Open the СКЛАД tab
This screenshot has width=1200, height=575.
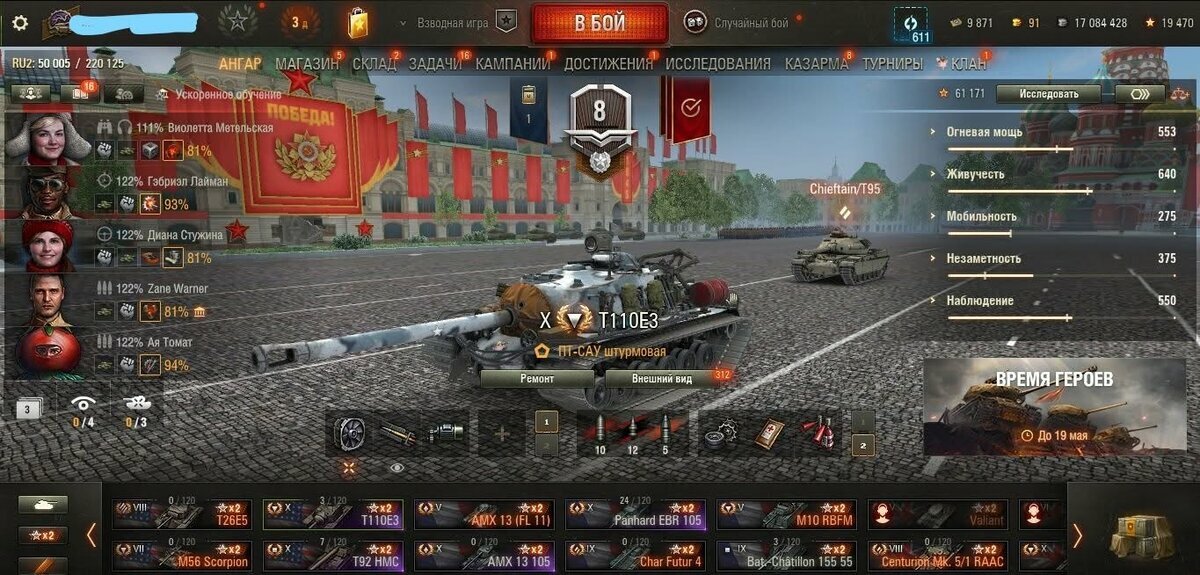click(x=375, y=64)
